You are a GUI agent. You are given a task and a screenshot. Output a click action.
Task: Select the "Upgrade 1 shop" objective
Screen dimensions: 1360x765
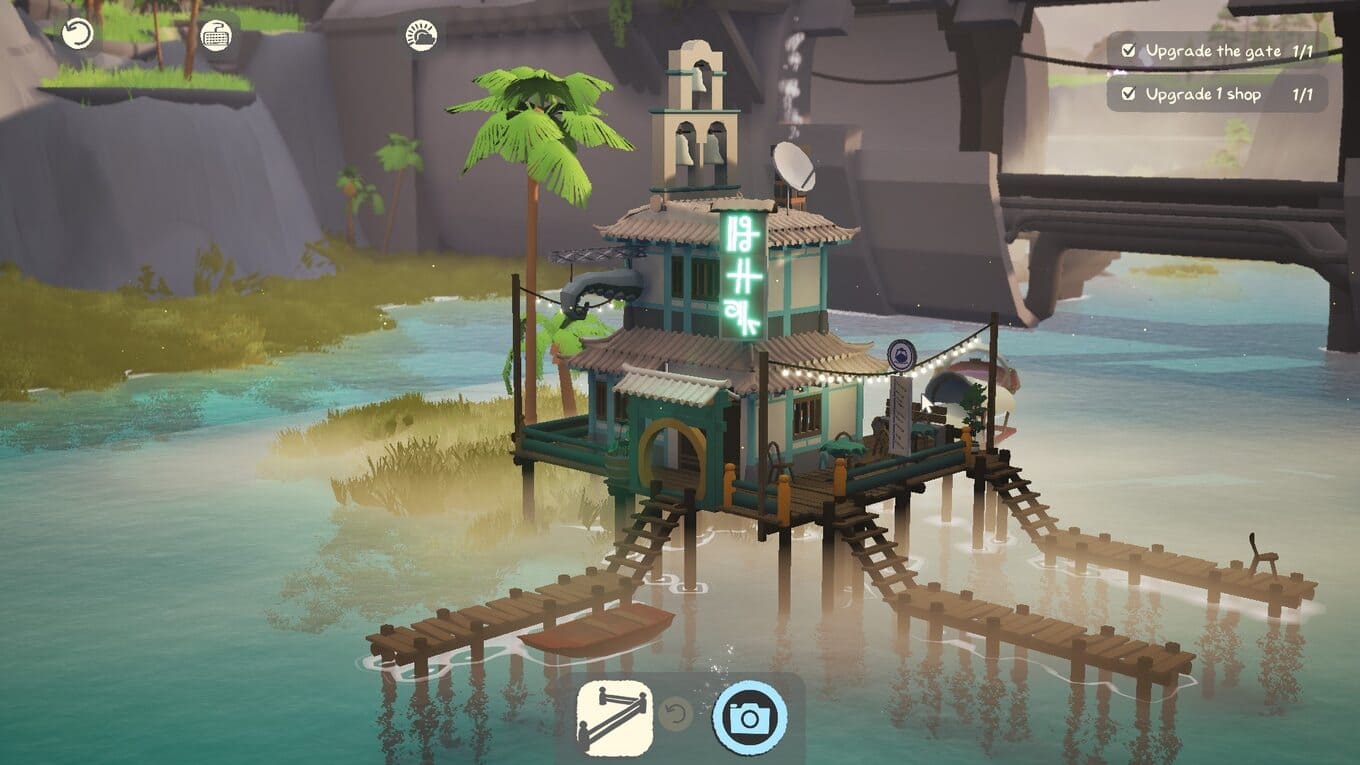(1216, 94)
